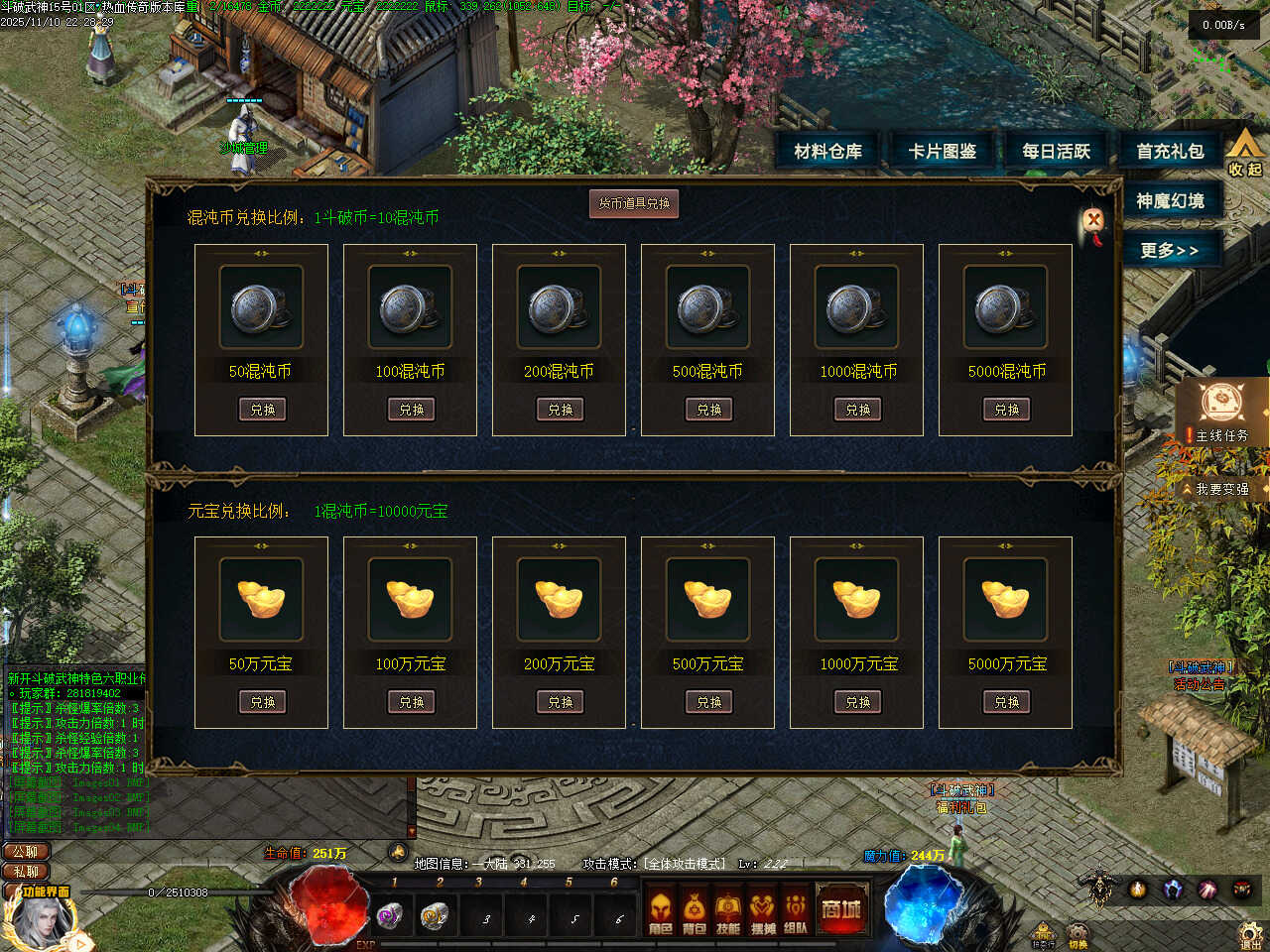Image resolution: width=1270 pixels, height=952 pixels.
Task: Collapse the top menu with 收起
Action: pyautogui.click(x=1245, y=154)
